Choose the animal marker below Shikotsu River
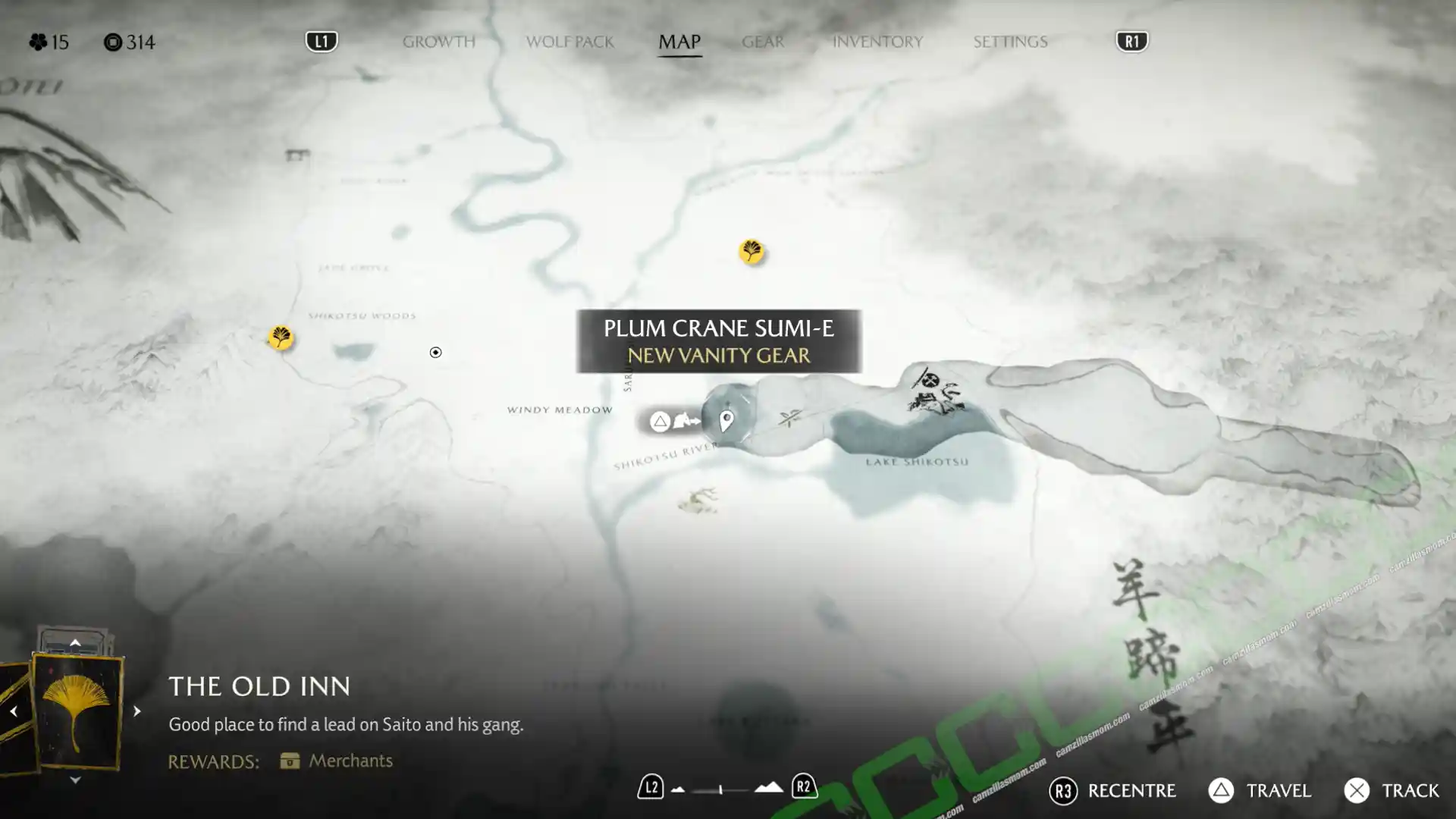Image resolution: width=1456 pixels, height=819 pixels. [x=698, y=500]
